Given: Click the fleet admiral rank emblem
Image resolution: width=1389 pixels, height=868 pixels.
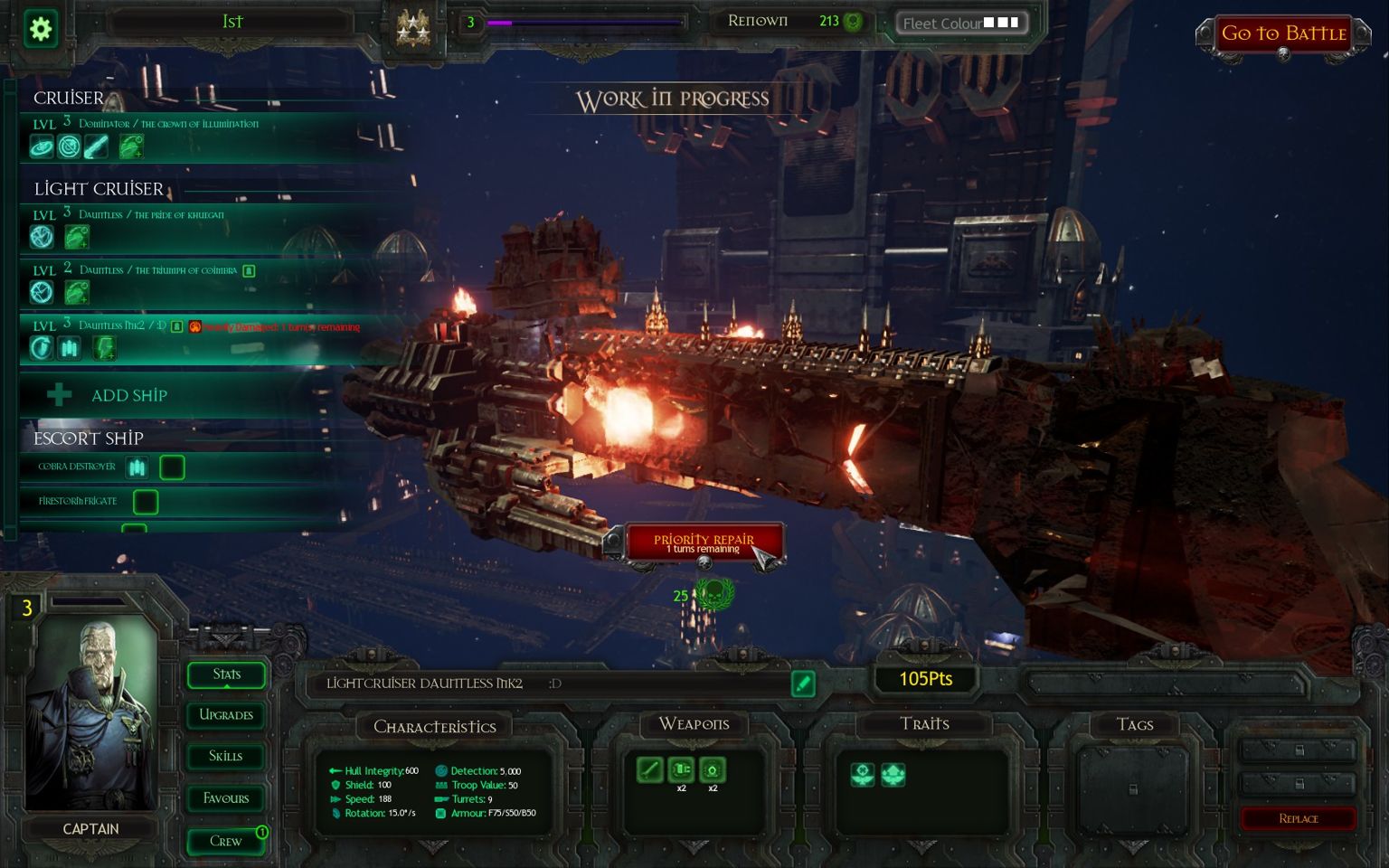Looking at the screenshot, I should pyautogui.click(x=413, y=27).
